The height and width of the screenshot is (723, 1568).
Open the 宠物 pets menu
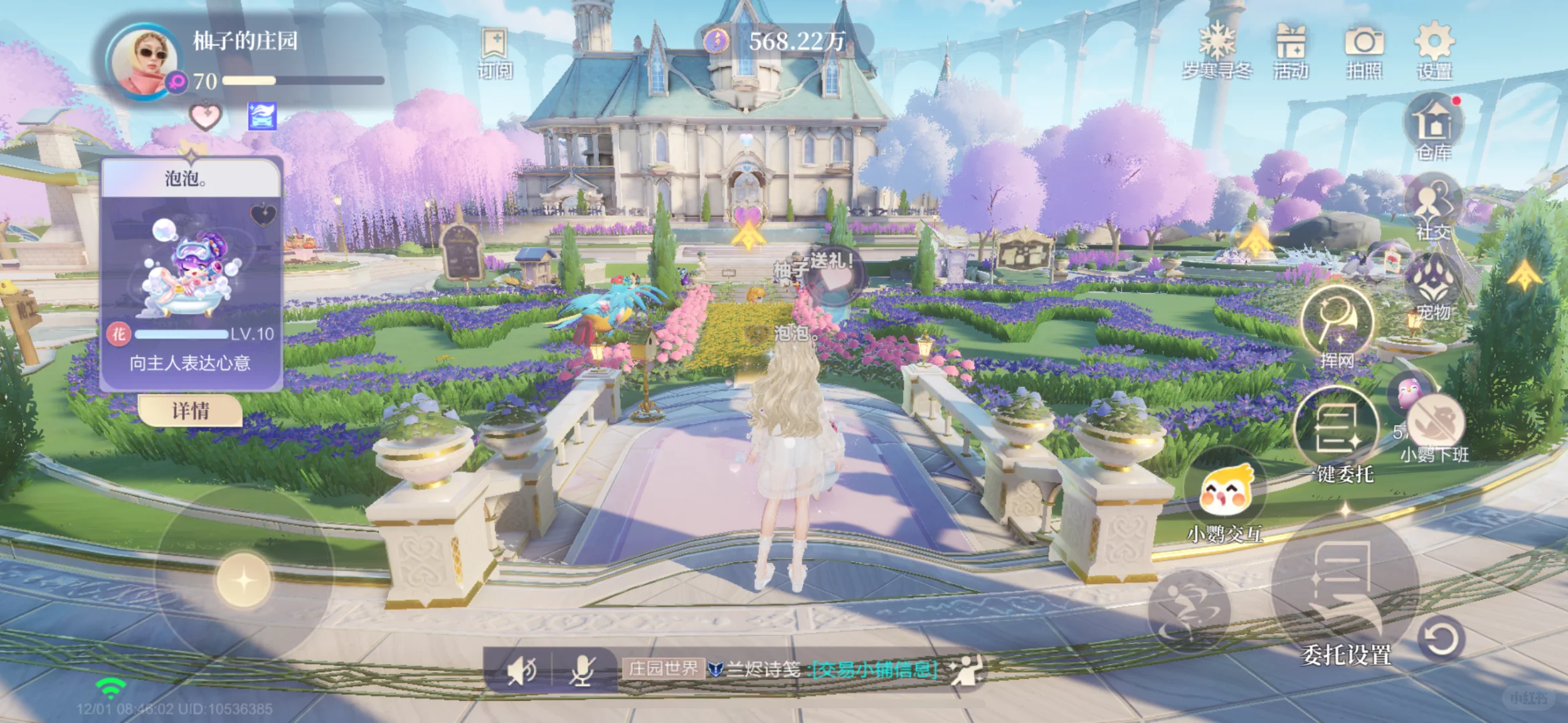pyautogui.click(x=1433, y=286)
